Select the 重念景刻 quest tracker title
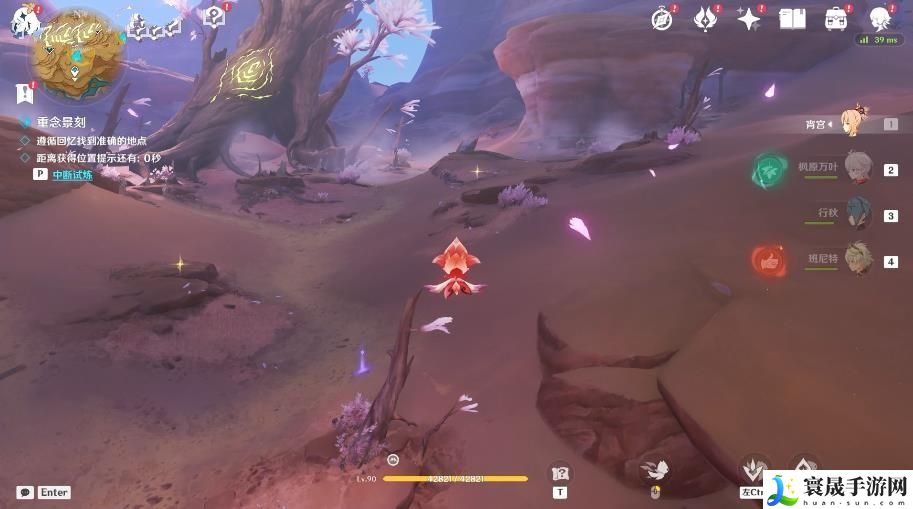913x509 pixels. click(59, 121)
